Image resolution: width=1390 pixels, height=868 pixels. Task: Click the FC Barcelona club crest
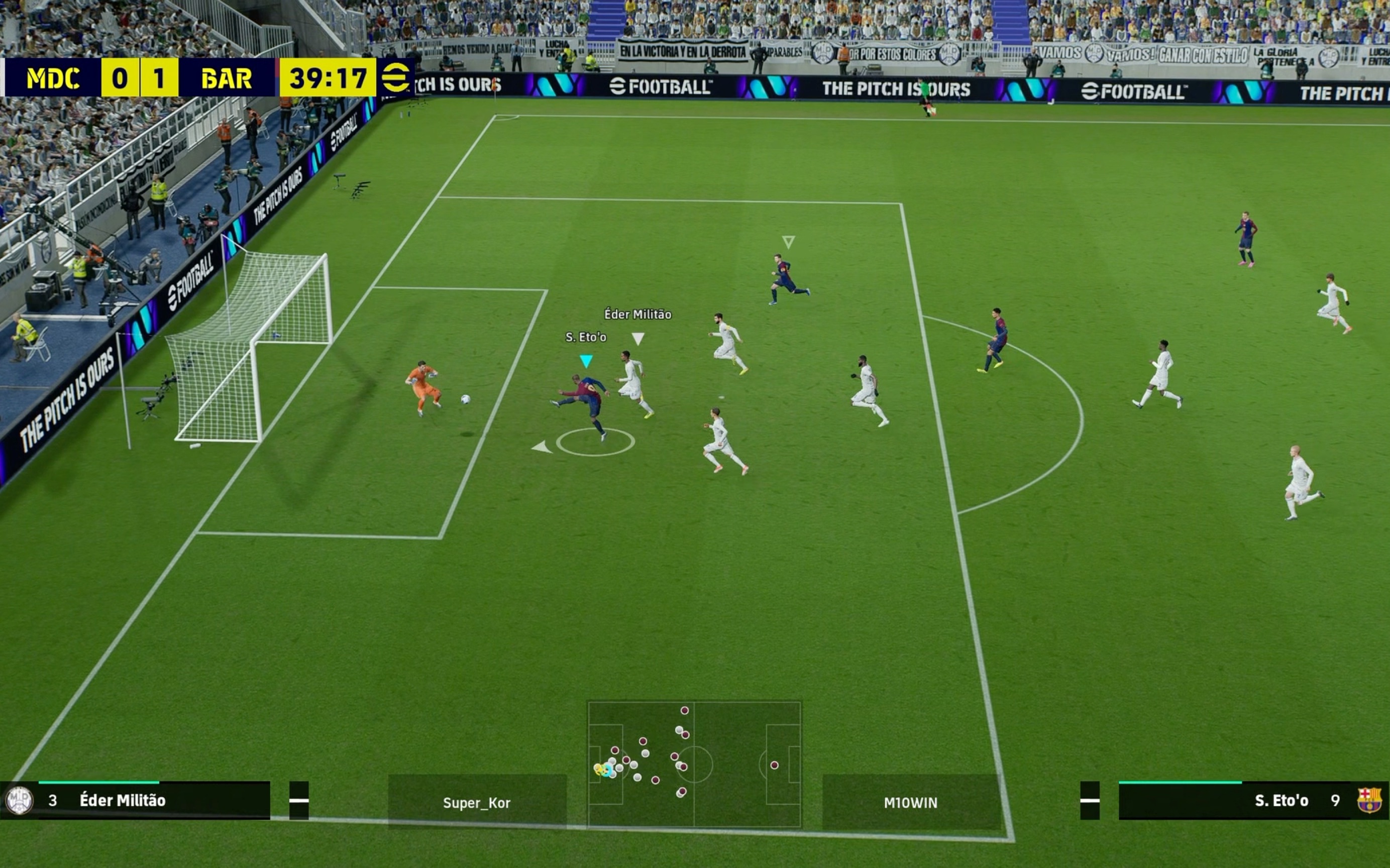click(1369, 800)
